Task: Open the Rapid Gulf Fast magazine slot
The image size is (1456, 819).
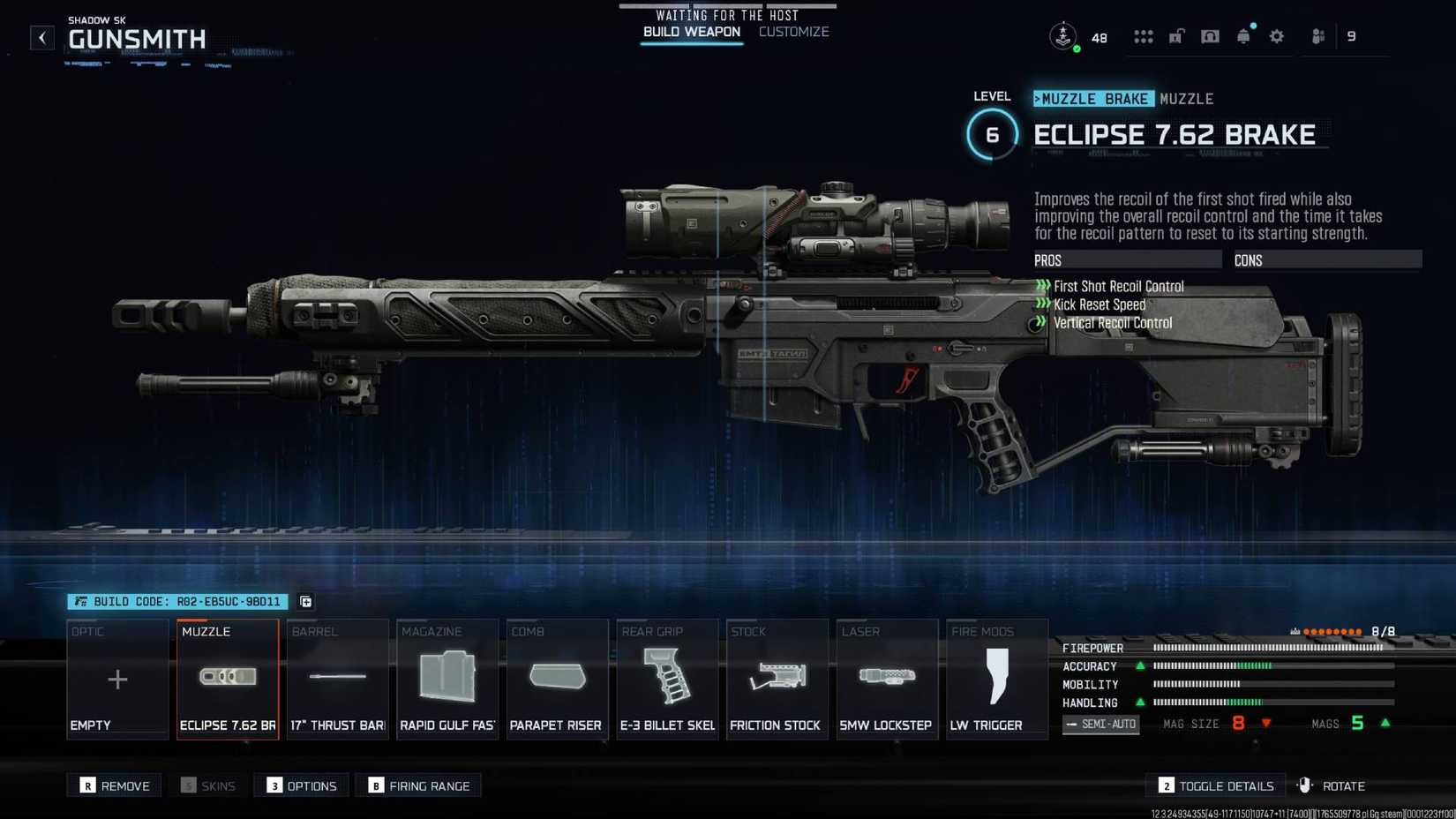Action: 447,680
